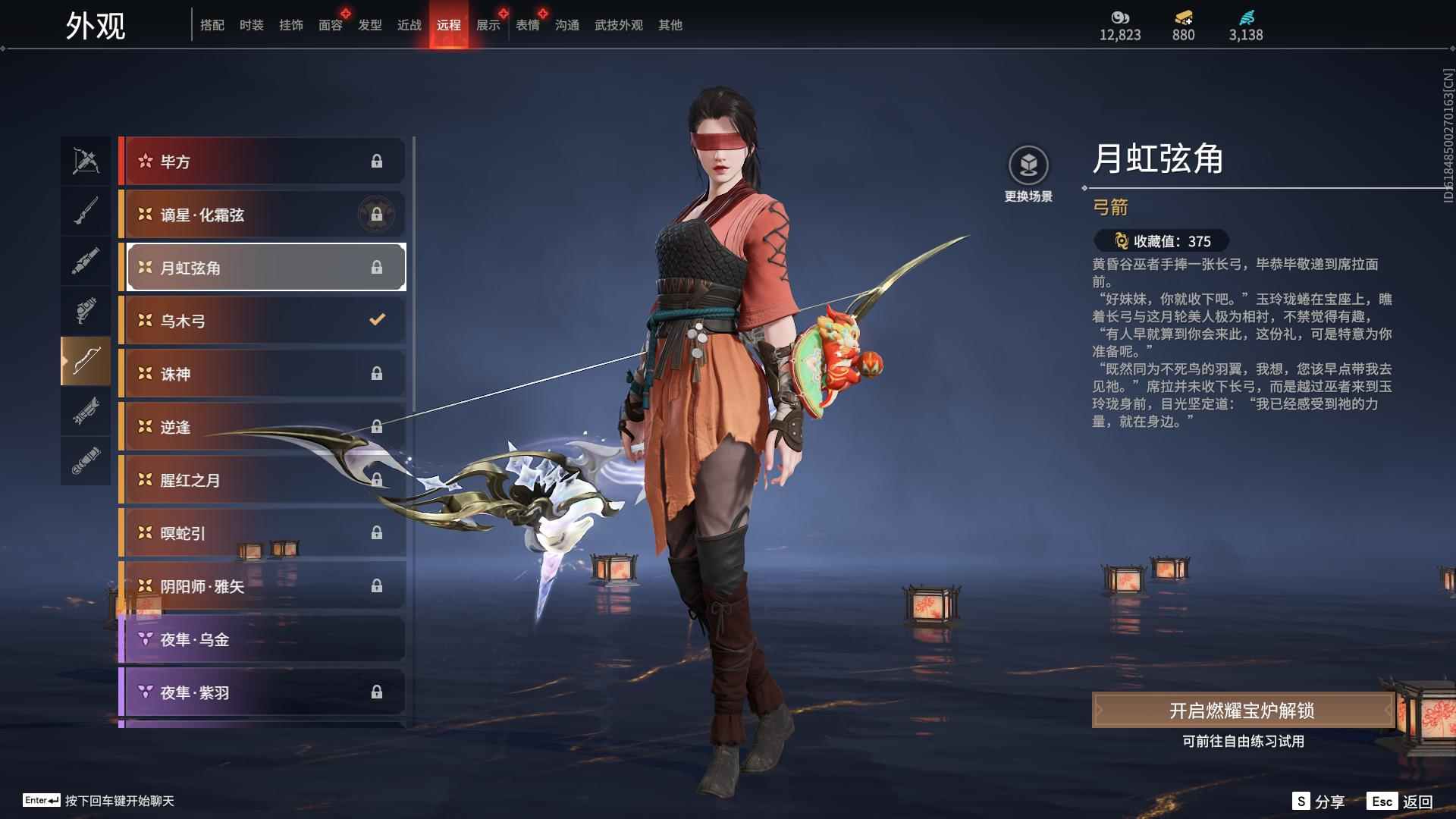Image resolution: width=1456 pixels, height=819 pixels.
Task: Select the cannon weapon category icon
Action: [x=86, y=260]
